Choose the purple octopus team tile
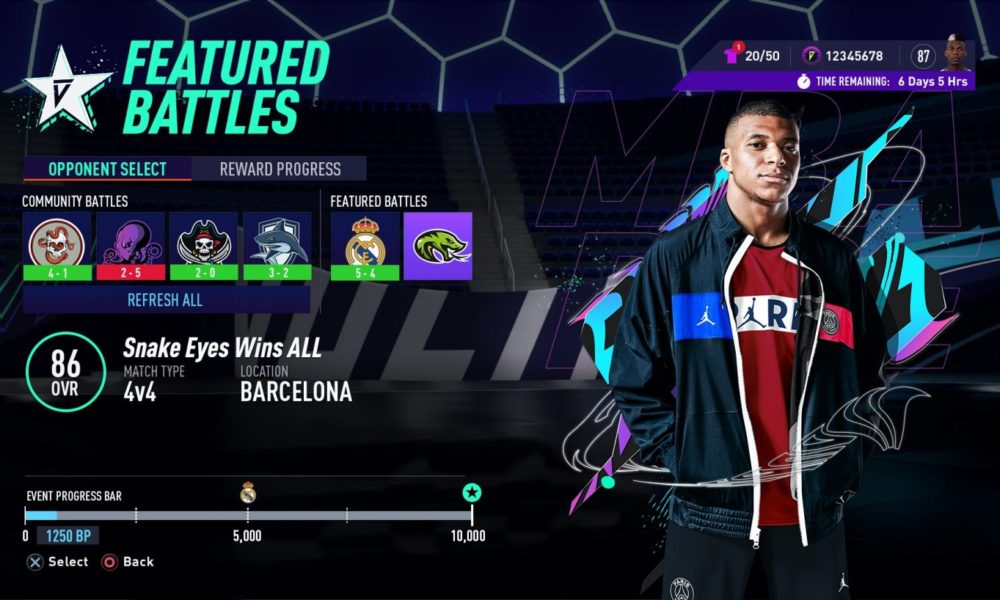The width and height of the screenshot is (1000, 600). click(x=129, y=245)
